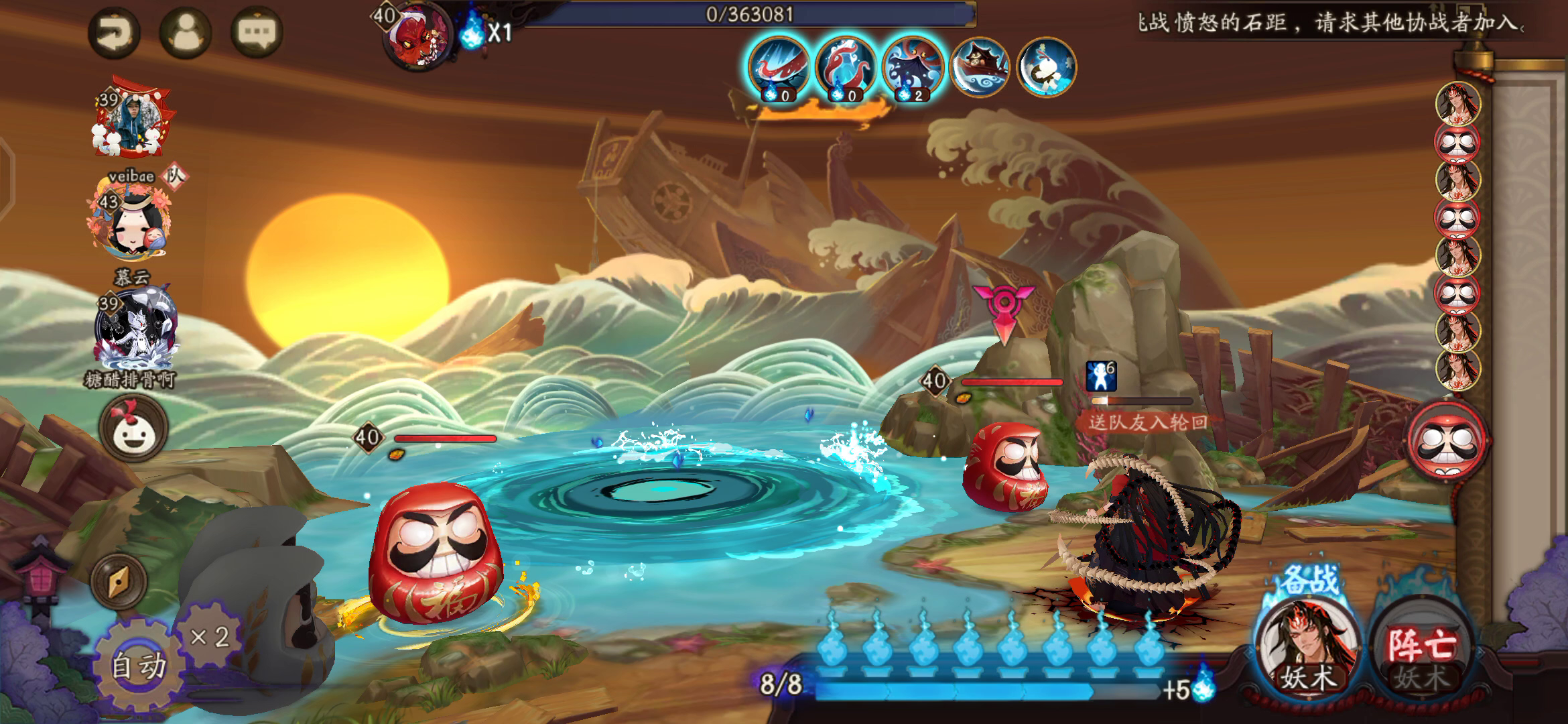Screen dimensions: 1568x724
Task: Inspect the white rabbit boss skill icon
Action: [x=1047, y=67]
